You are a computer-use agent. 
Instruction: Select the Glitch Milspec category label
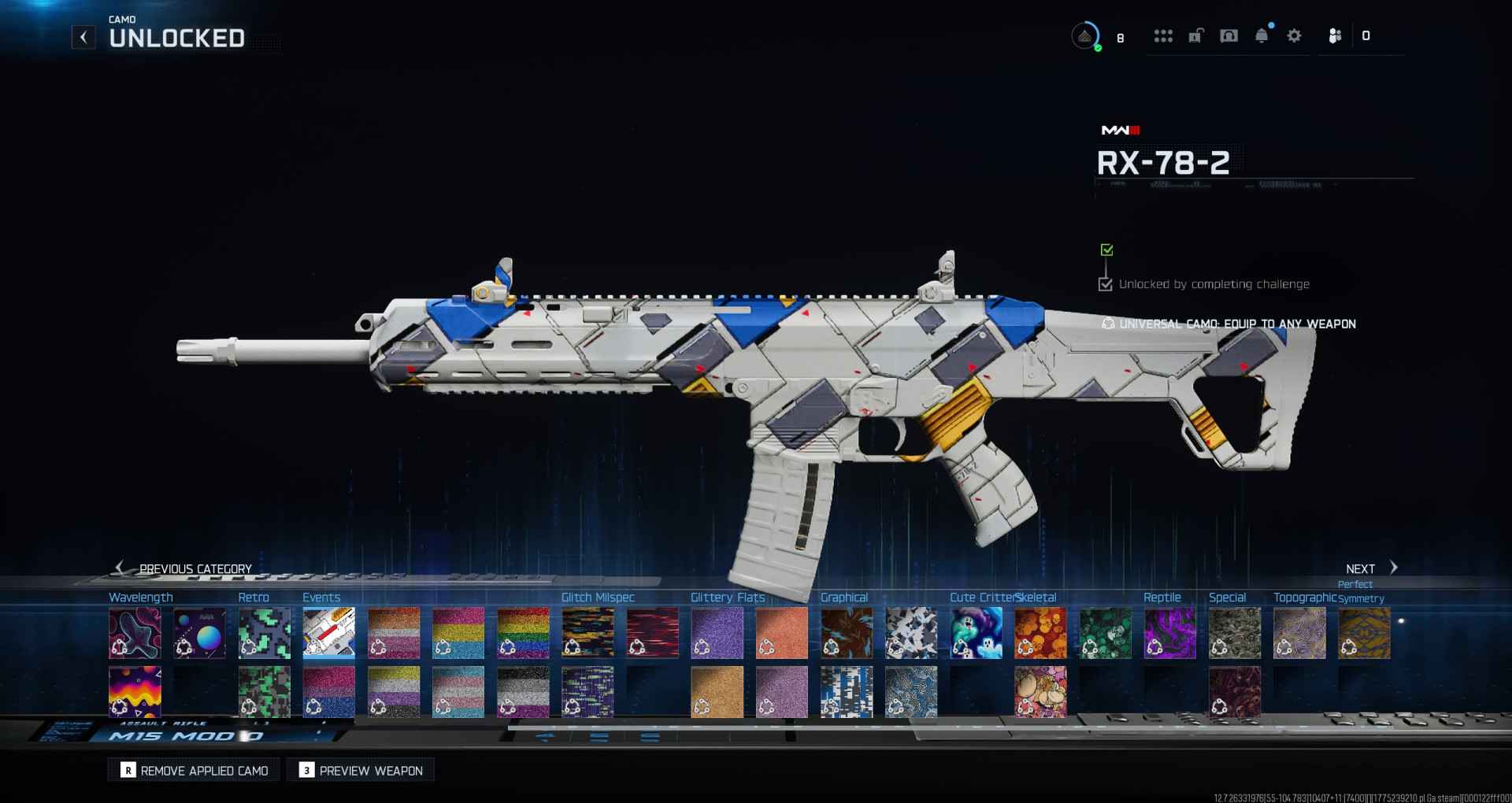click(x=598, y=598)
